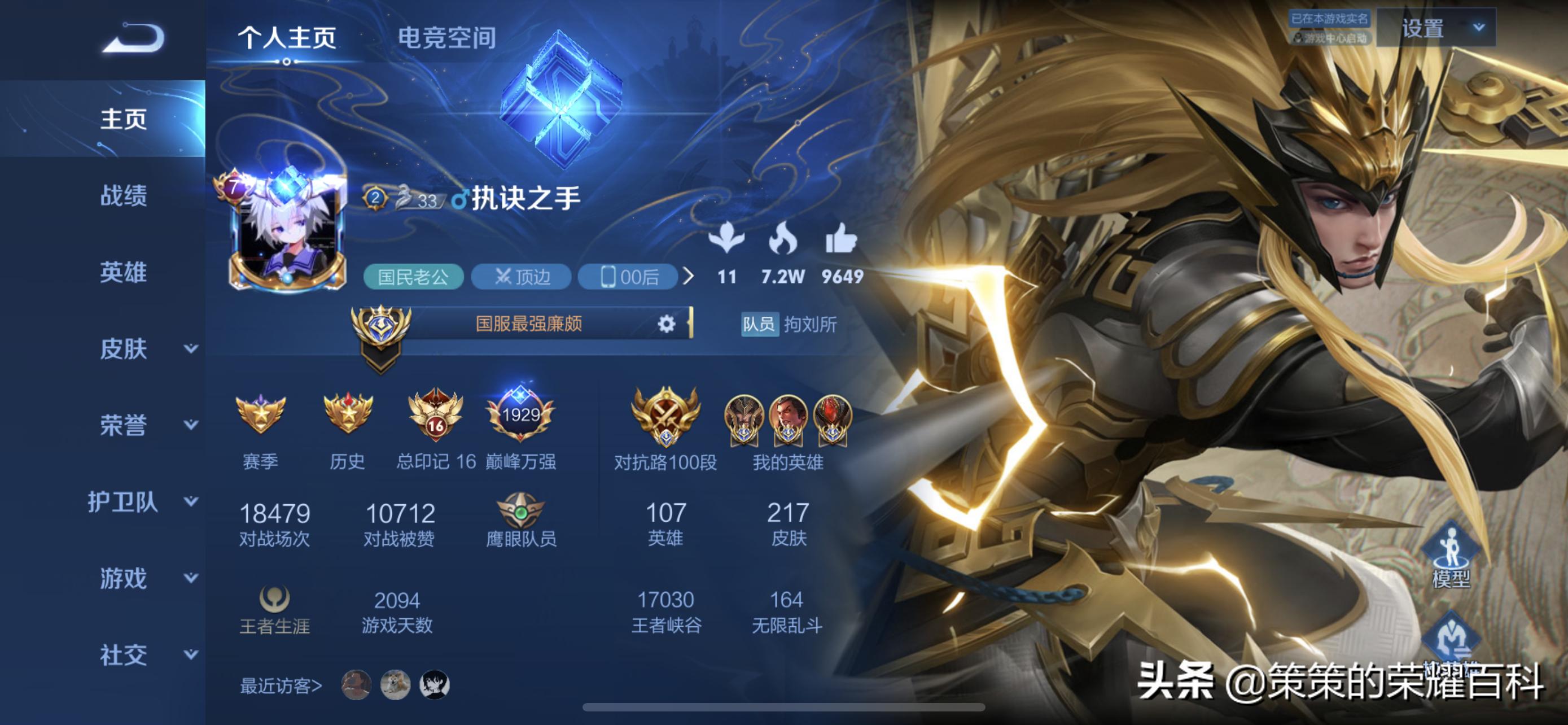This screenshot has width=1568, height=725.
Task: Click teammate name 拘刘所
Action: click(x=815, y=325)
